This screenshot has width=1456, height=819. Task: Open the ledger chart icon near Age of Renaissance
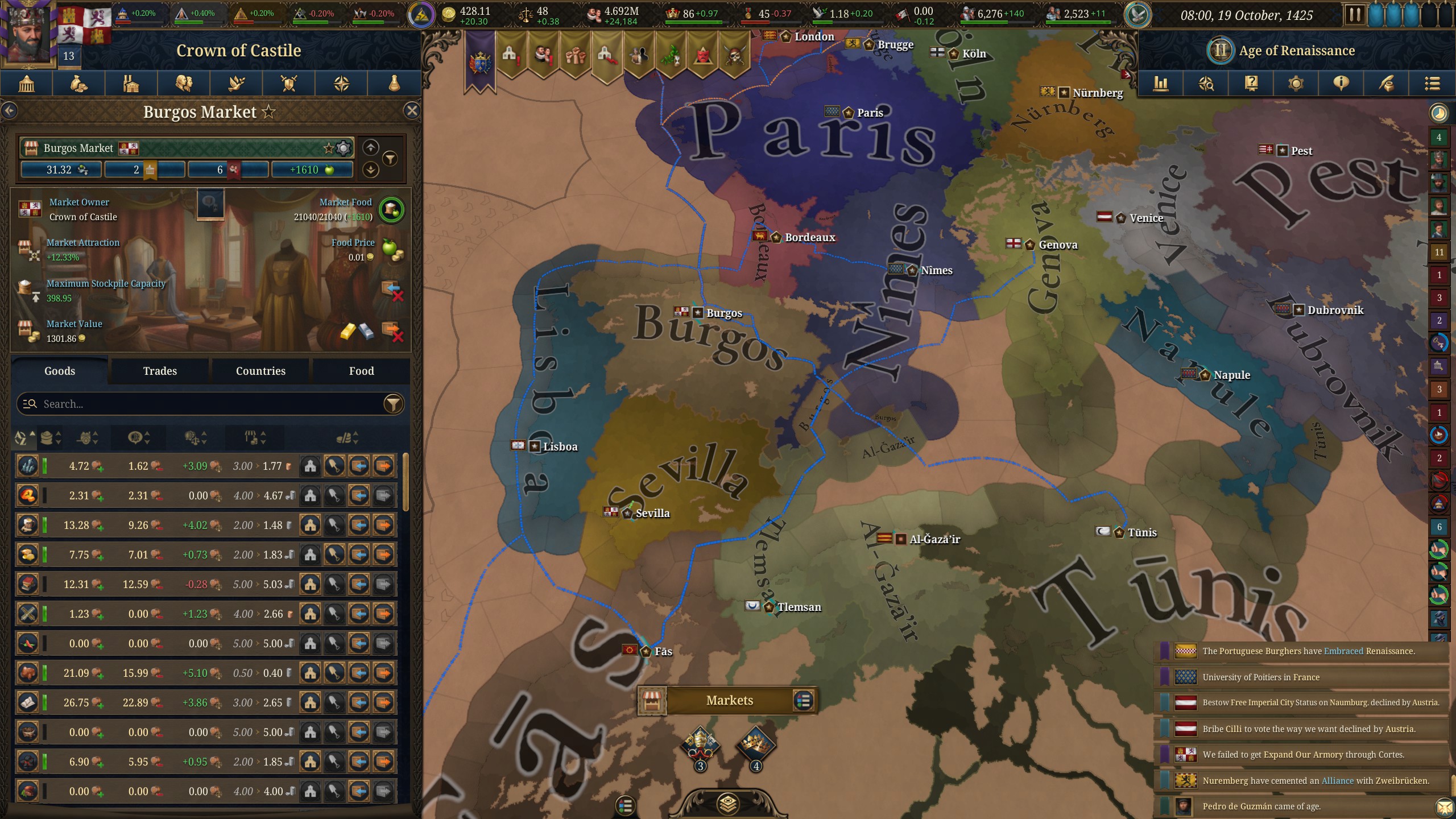[1161, 84]
